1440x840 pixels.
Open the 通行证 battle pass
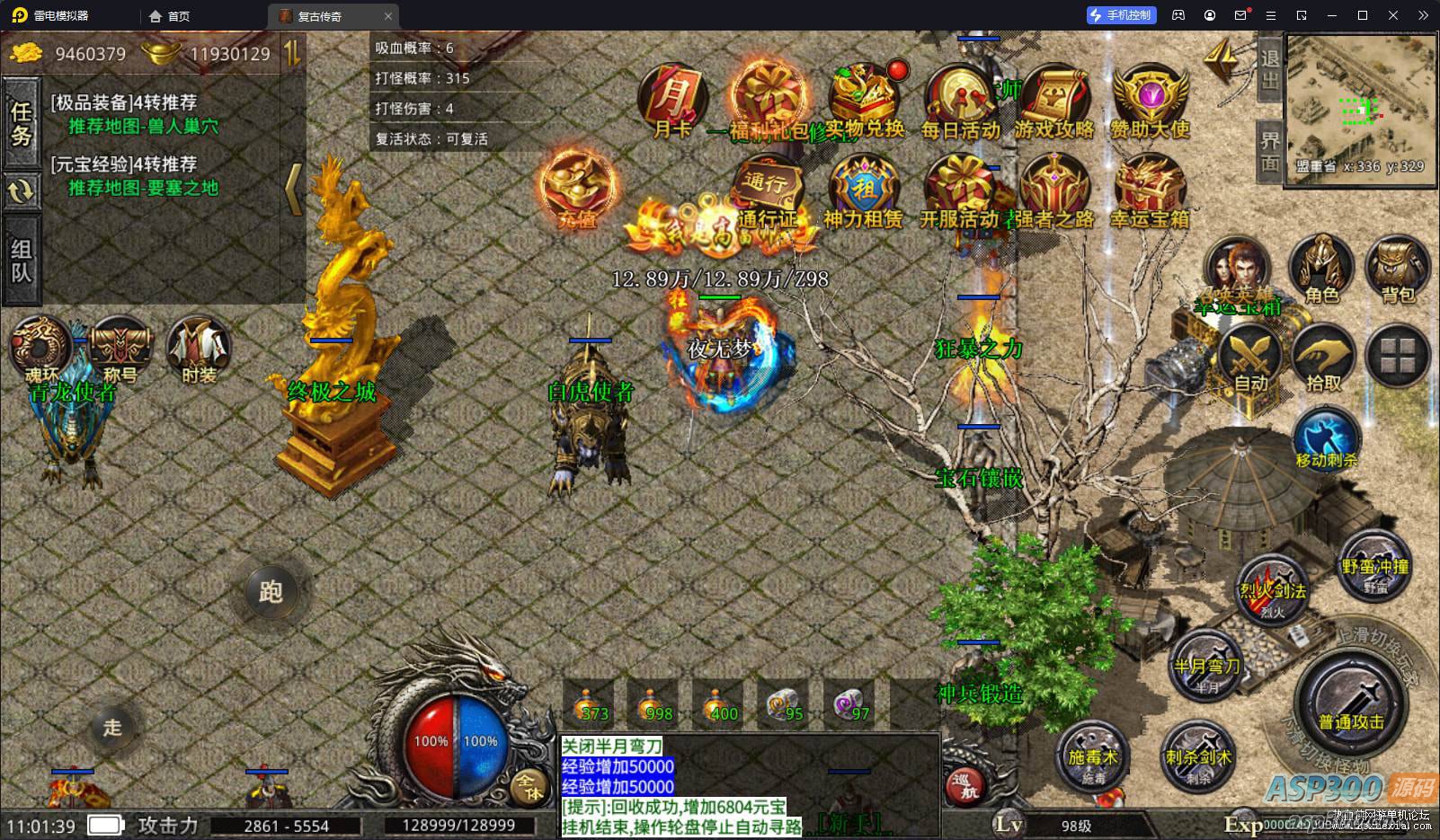[767, 190]
